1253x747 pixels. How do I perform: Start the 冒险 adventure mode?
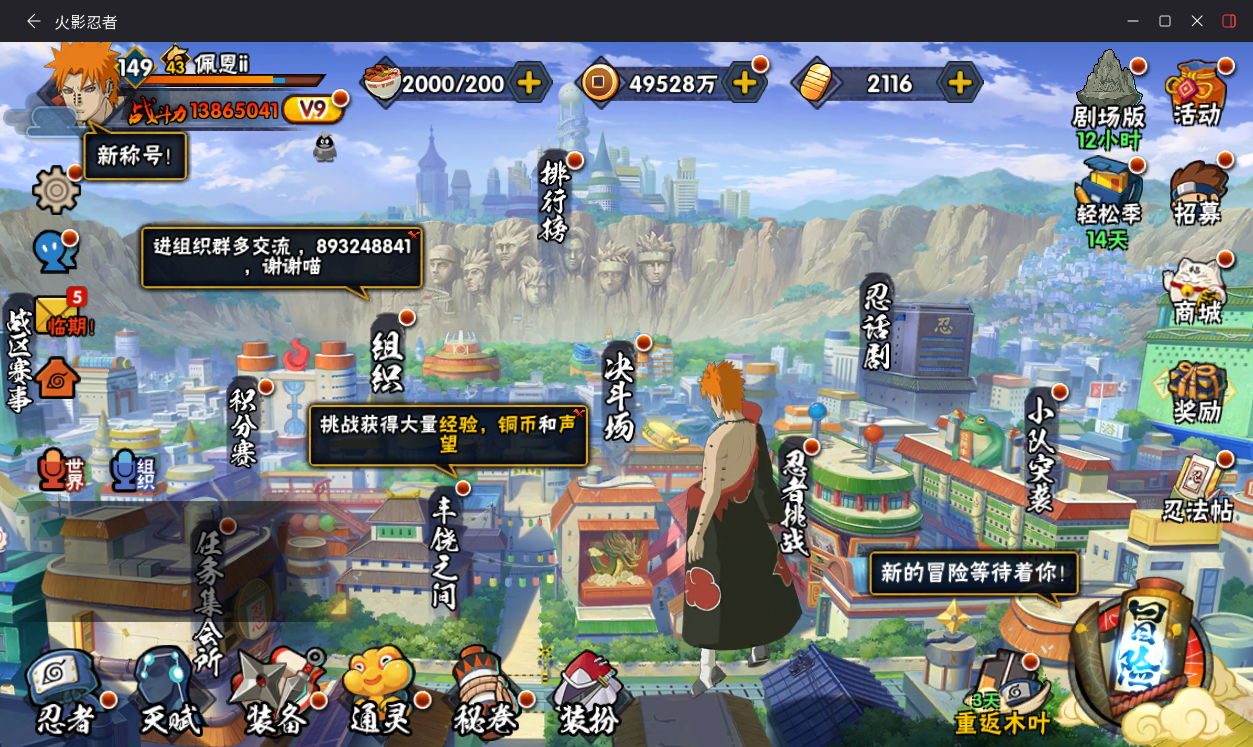pos(1143,648)
